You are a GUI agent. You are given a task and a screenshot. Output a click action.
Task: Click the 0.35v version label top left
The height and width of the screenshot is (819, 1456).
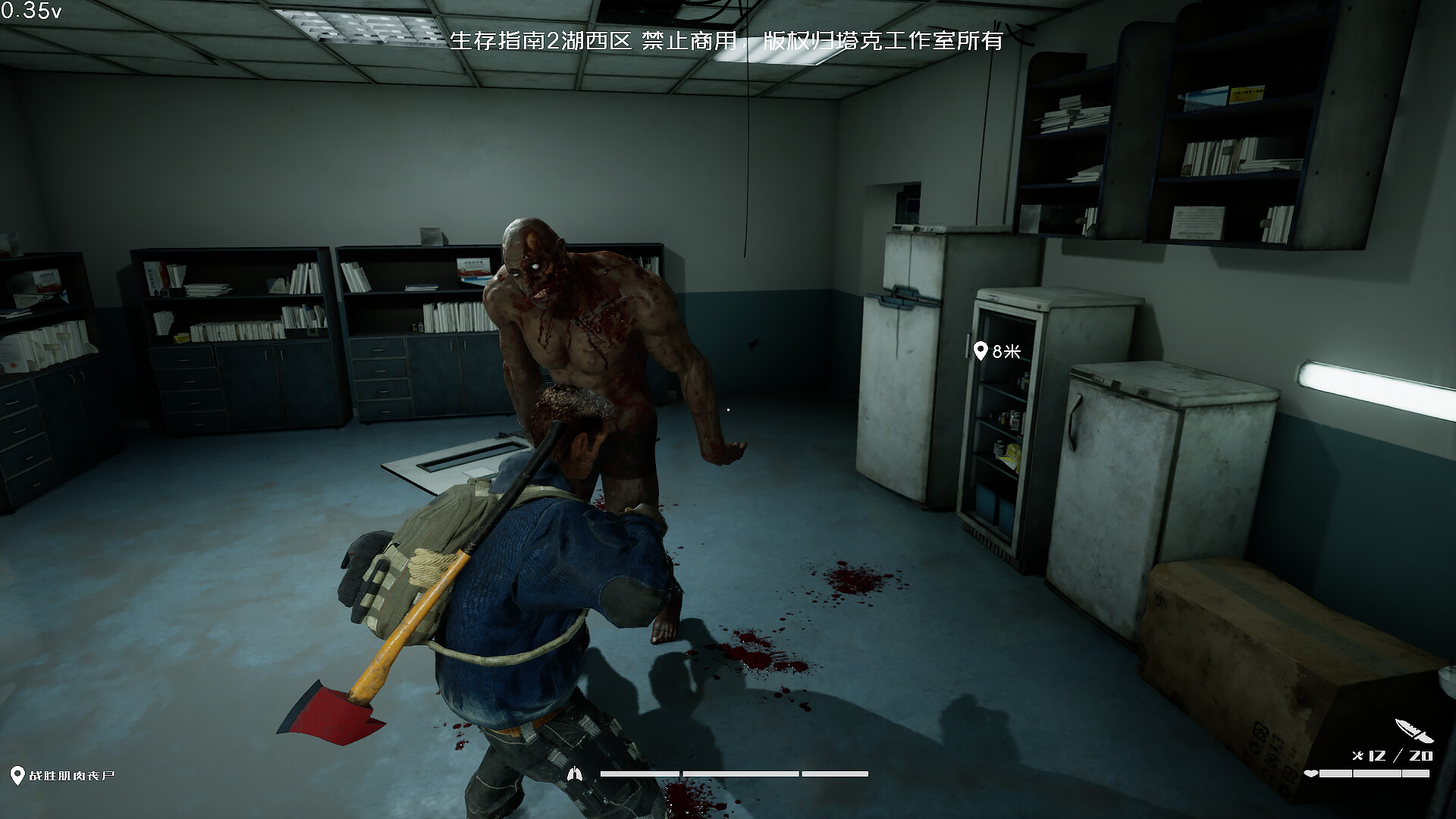(x=32, y=11)
